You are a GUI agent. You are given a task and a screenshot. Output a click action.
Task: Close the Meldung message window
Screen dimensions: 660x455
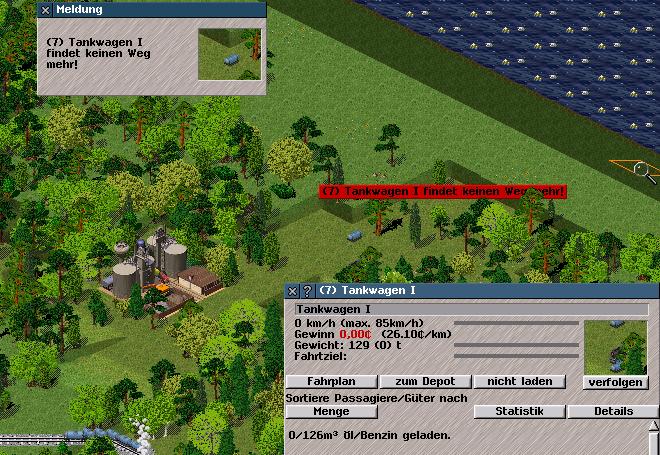pos(45,10)
